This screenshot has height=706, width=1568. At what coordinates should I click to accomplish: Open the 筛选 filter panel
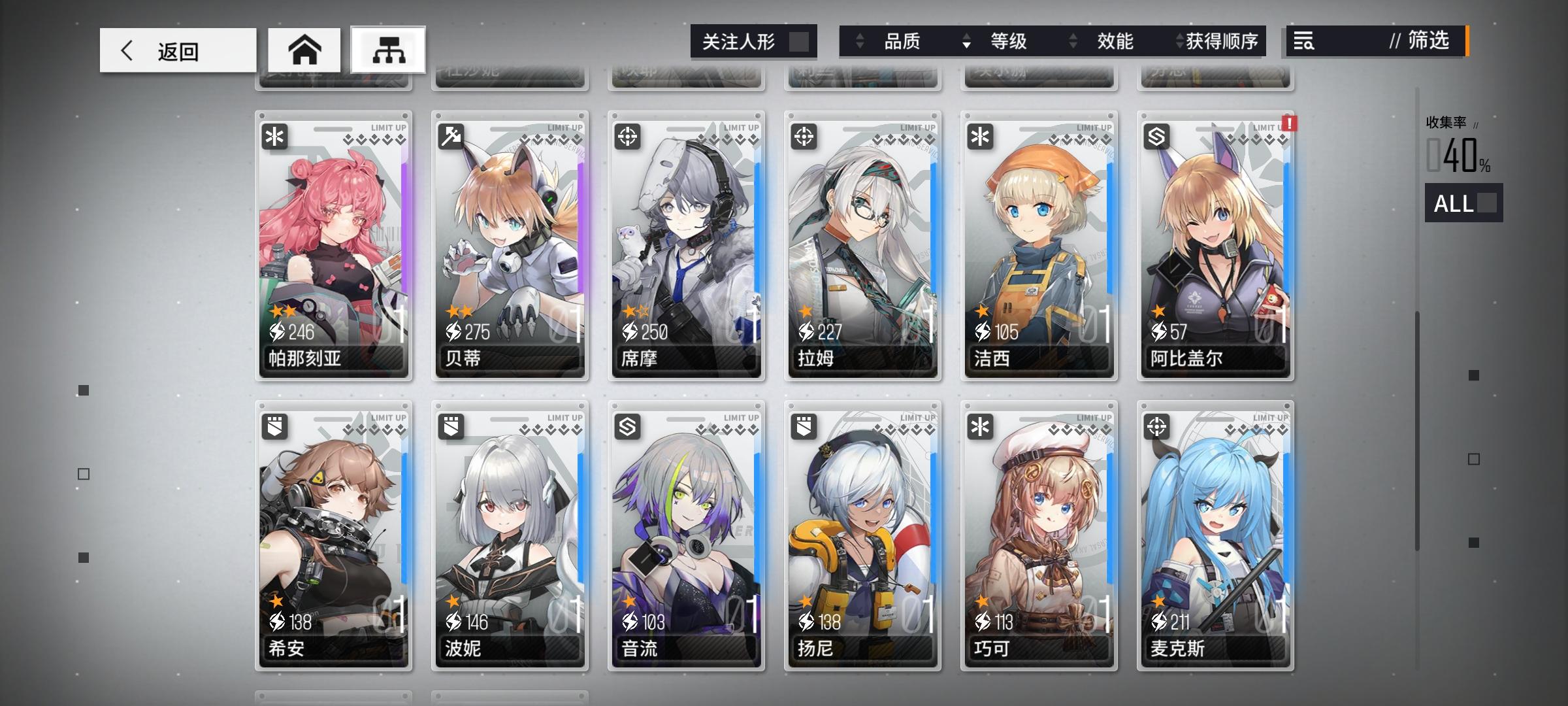pyautogui.click(x=1429, y=42)
